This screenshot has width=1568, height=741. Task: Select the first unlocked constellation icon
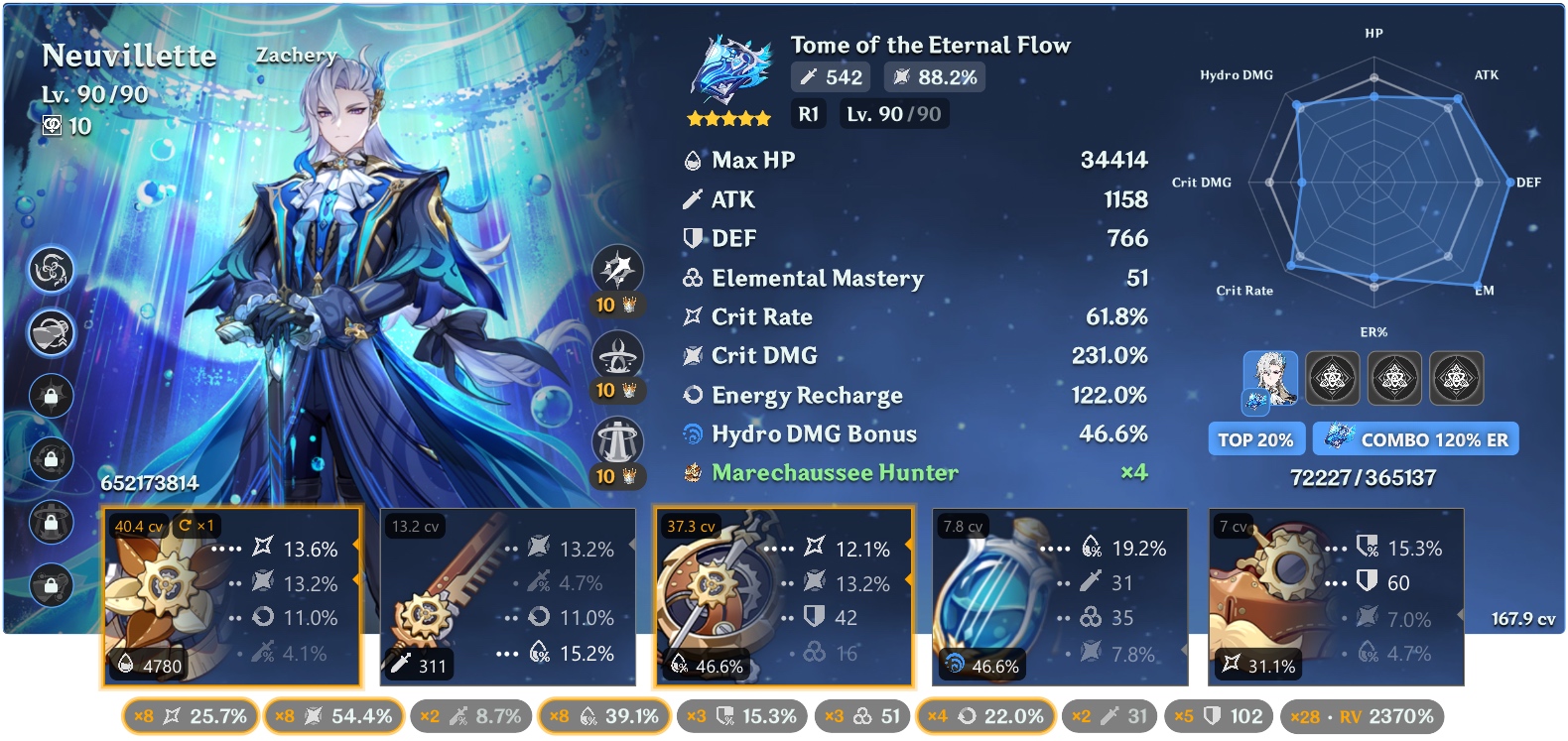click(52, 270)
